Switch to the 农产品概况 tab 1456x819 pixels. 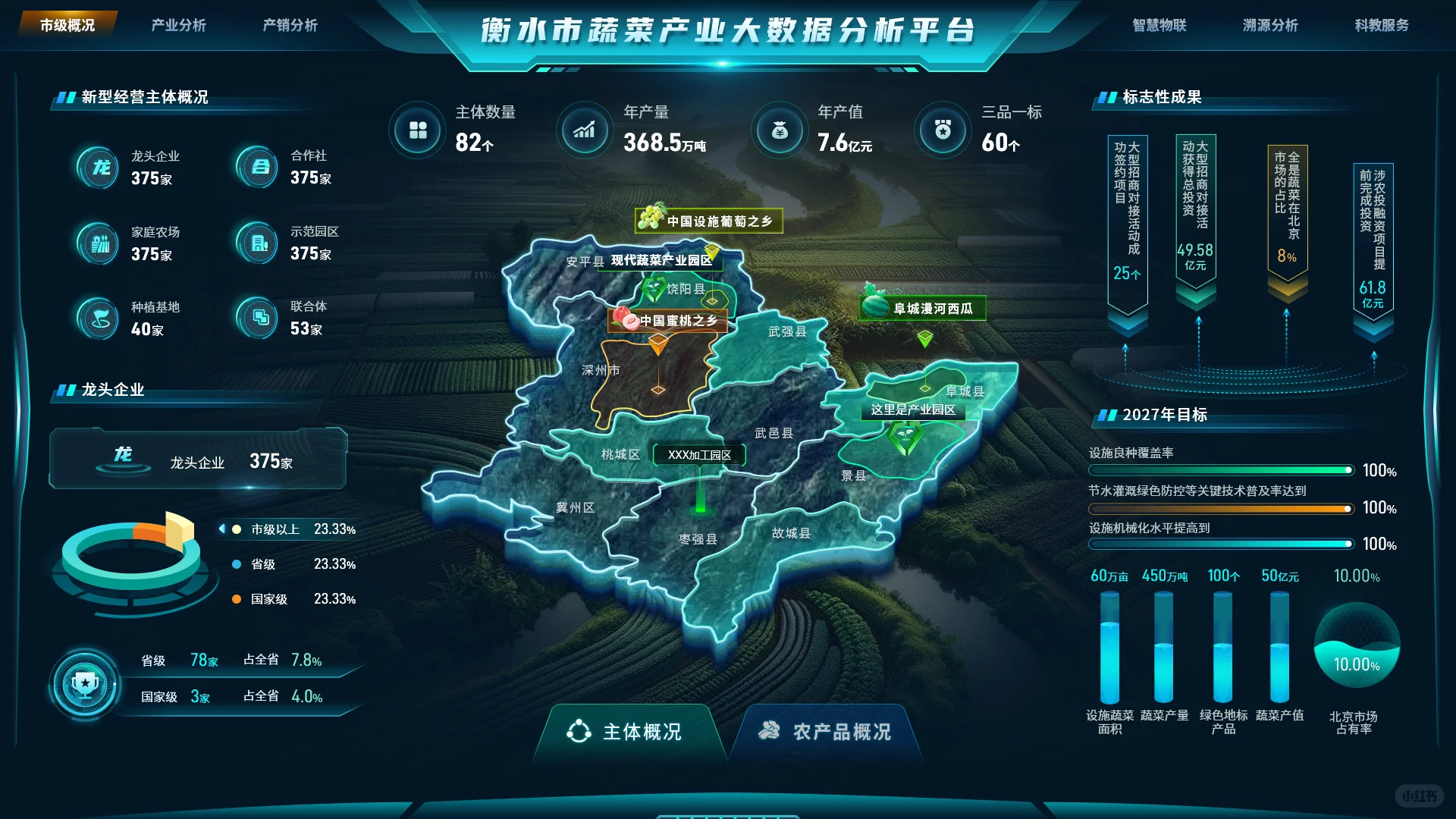(828, 733)
